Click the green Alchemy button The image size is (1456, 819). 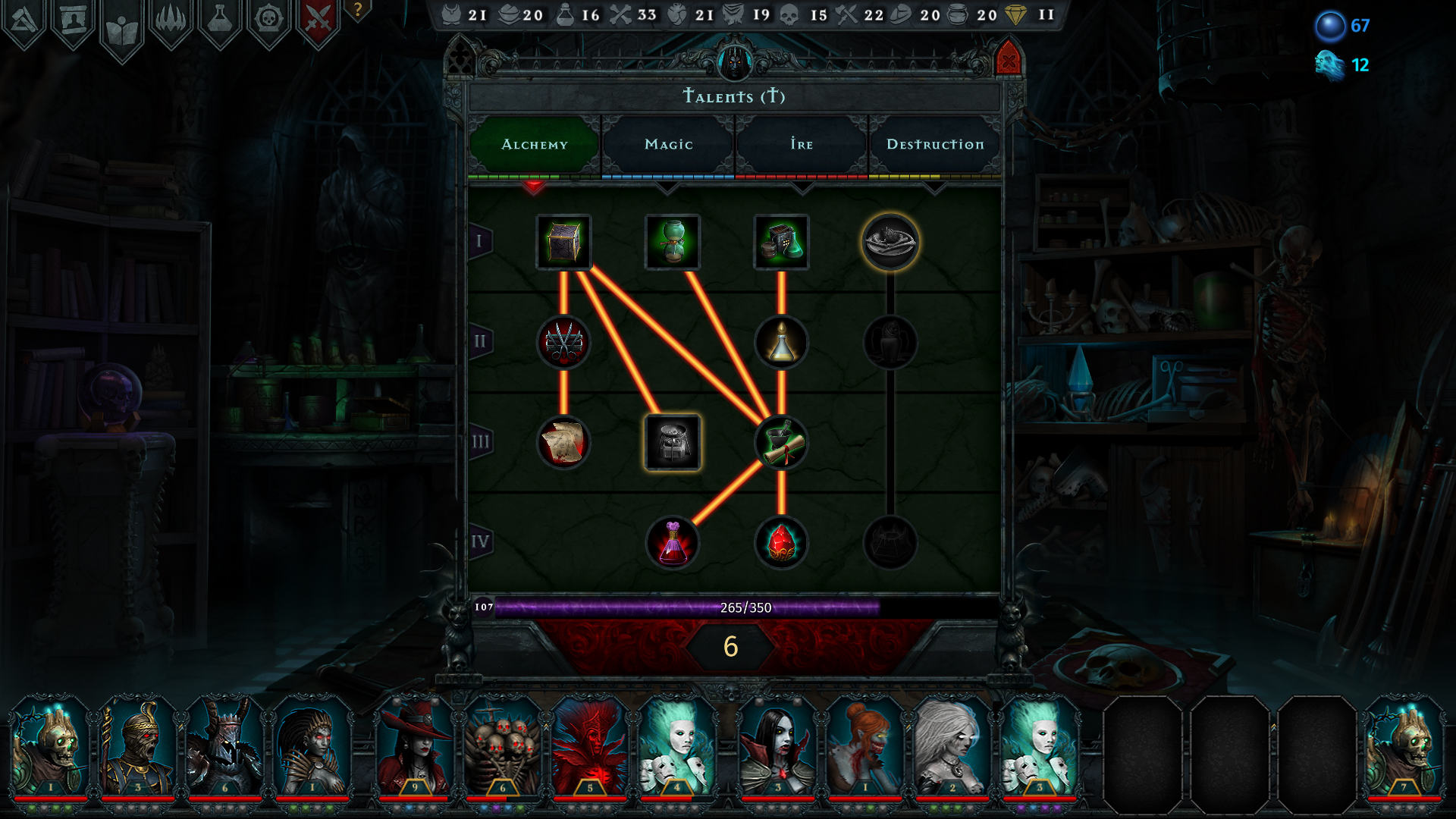(533, 144)
